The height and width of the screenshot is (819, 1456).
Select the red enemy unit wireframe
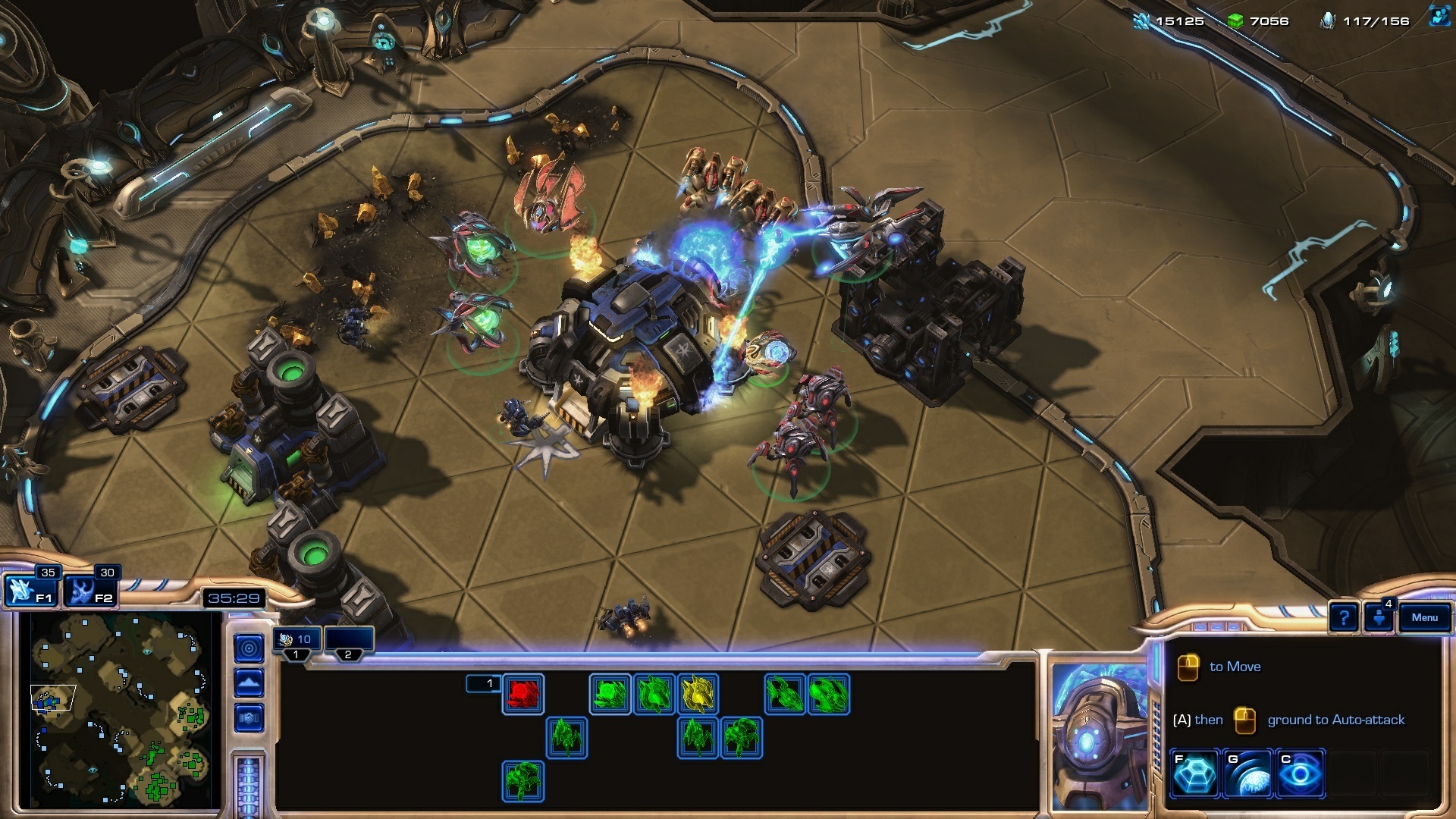pyautogui.click(x=523, y=694)
